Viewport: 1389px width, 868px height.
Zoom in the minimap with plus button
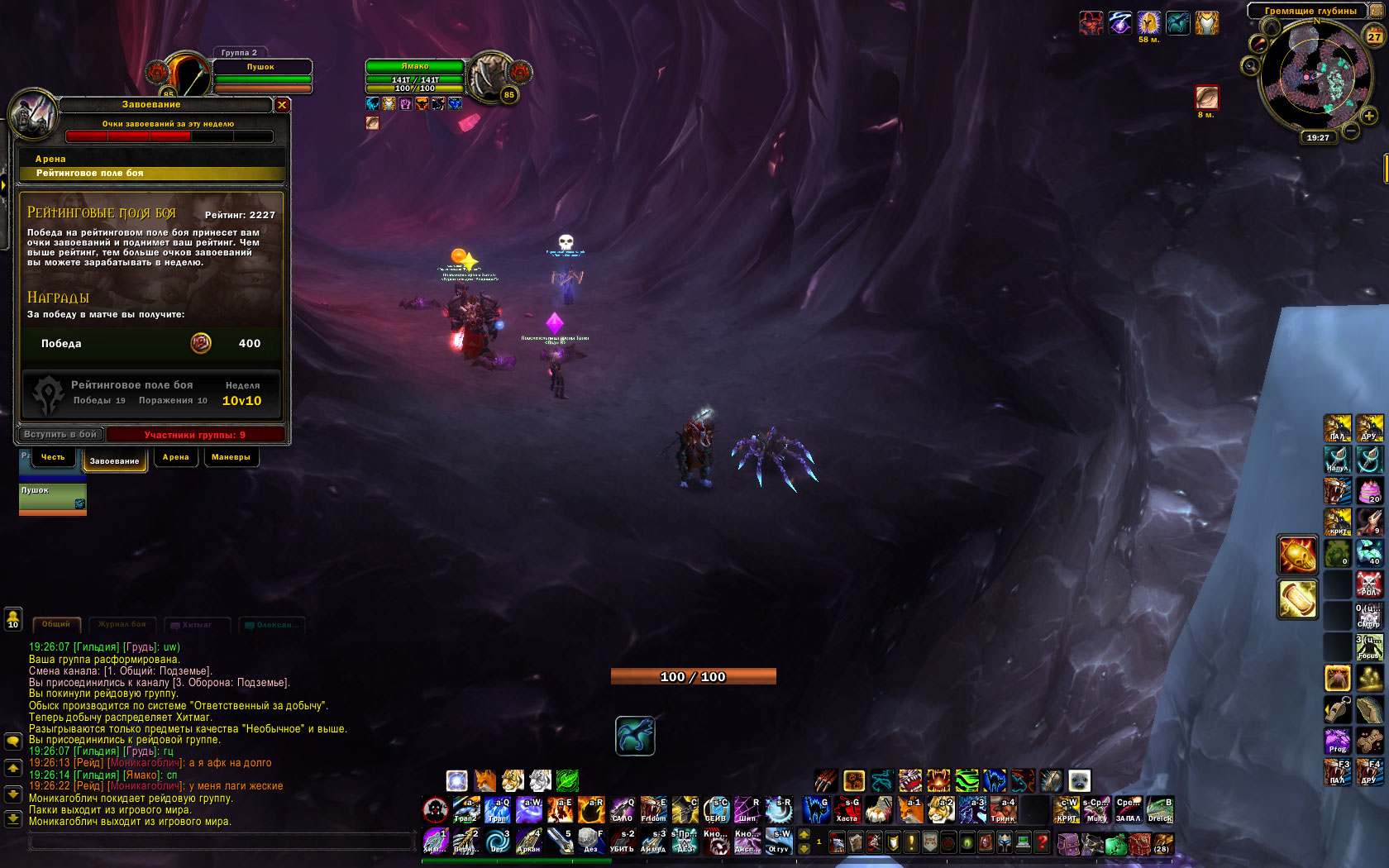(1369, 116)
